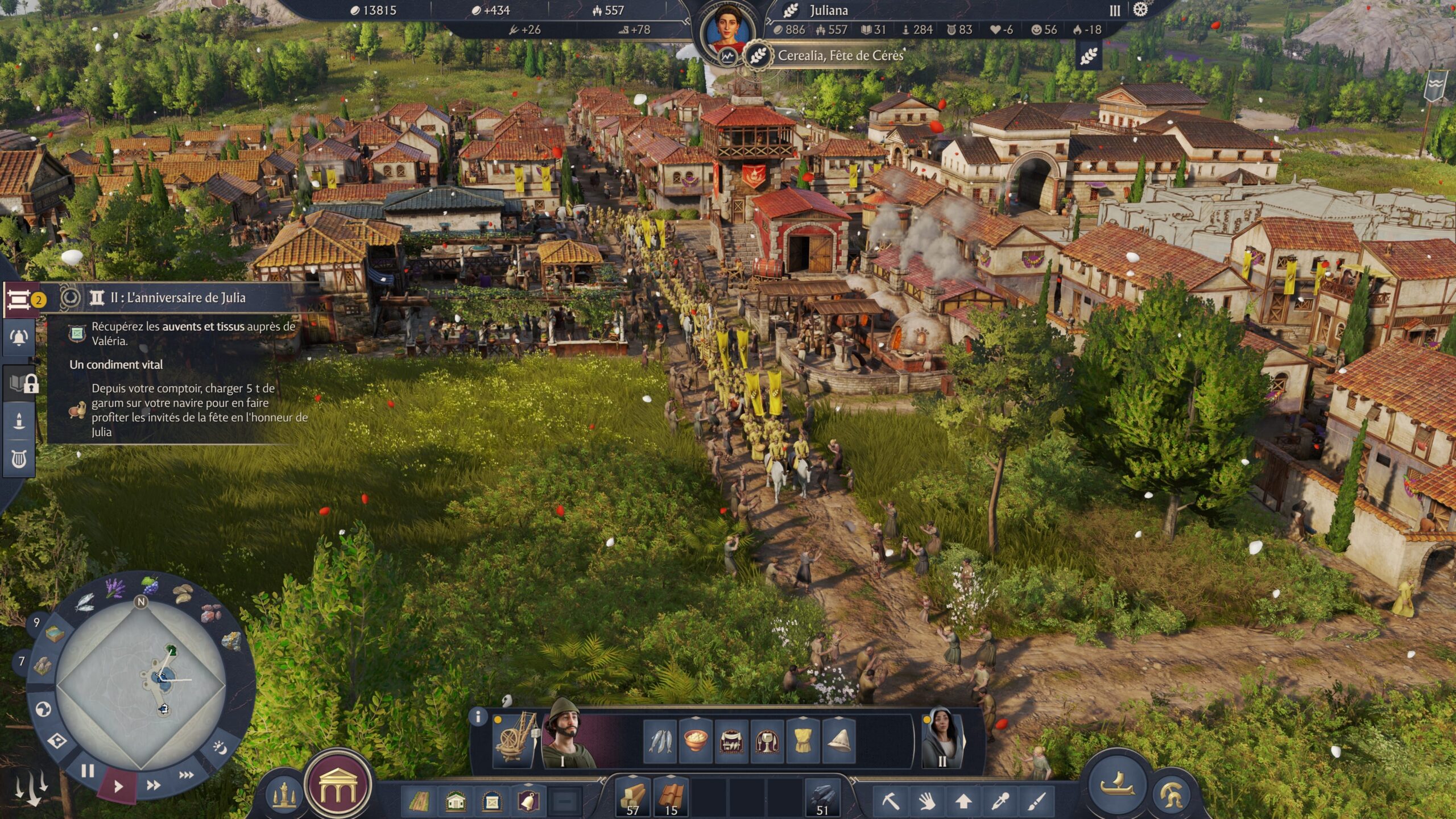Select the pipette copy tool
Screen dimensions: 1456x819
(x=1000, y=801)
